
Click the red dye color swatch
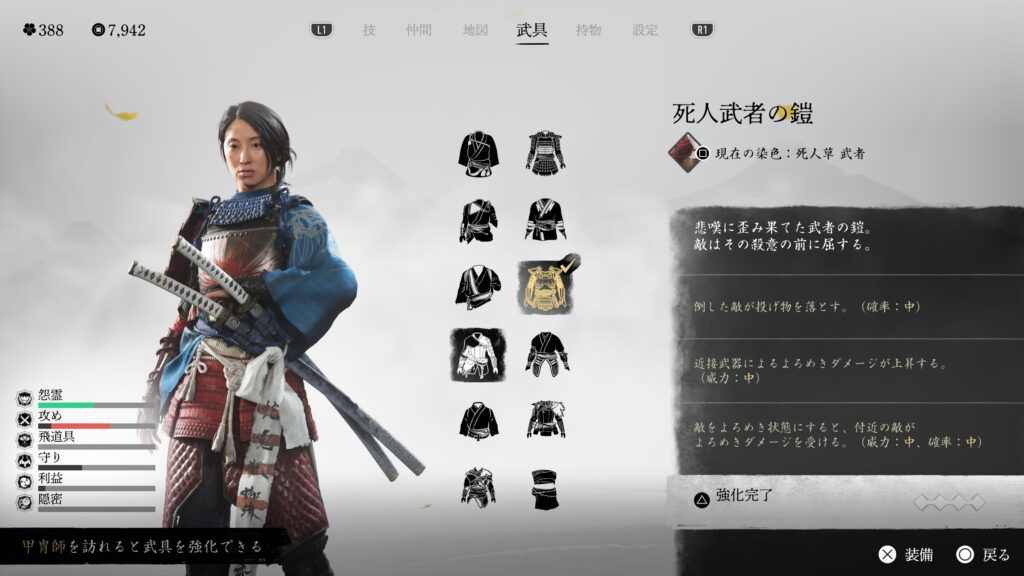pyautogui.click(x=684, y=152)
